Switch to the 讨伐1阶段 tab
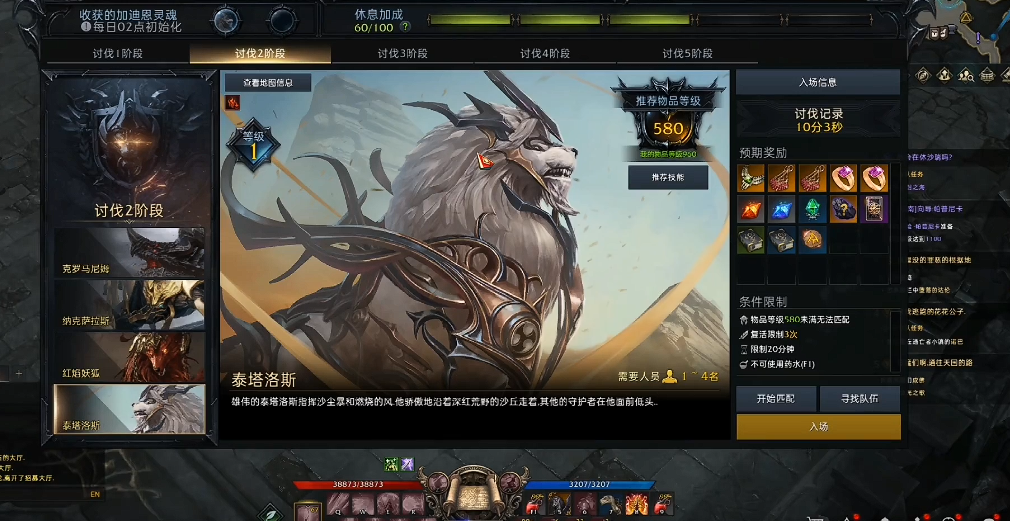 (x=118, y=54)
